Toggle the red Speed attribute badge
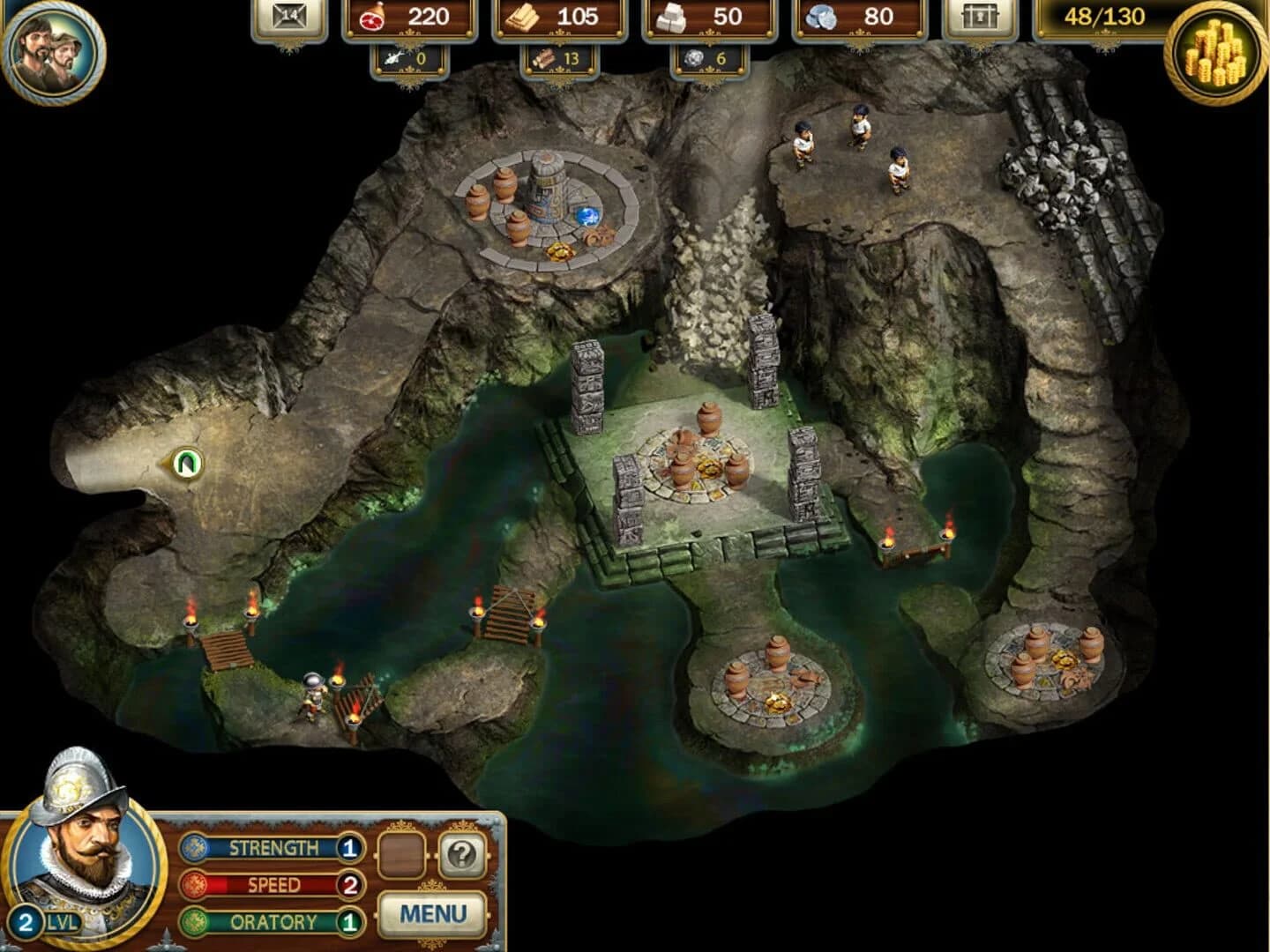1270x952 pixels. click(x=196, y=884)
